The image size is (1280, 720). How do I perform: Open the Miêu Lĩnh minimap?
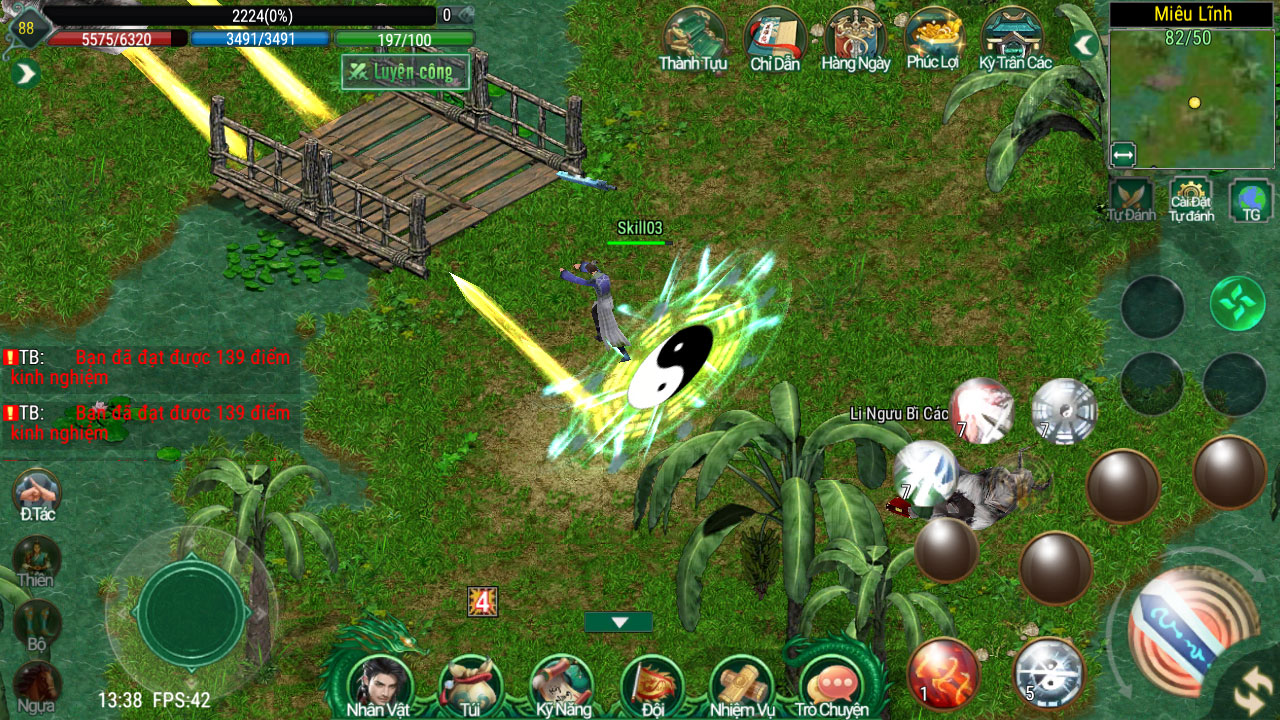[1193, 99]
